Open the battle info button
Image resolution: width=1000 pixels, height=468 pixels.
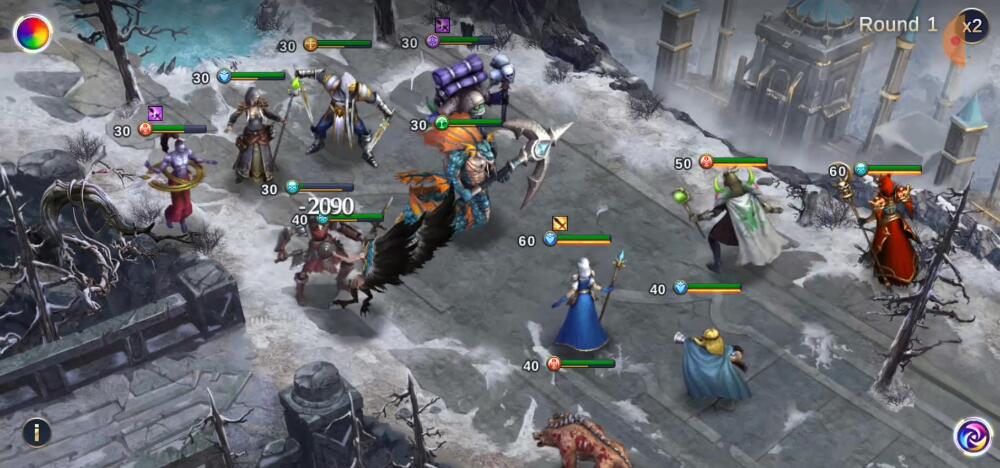point(36,432)
